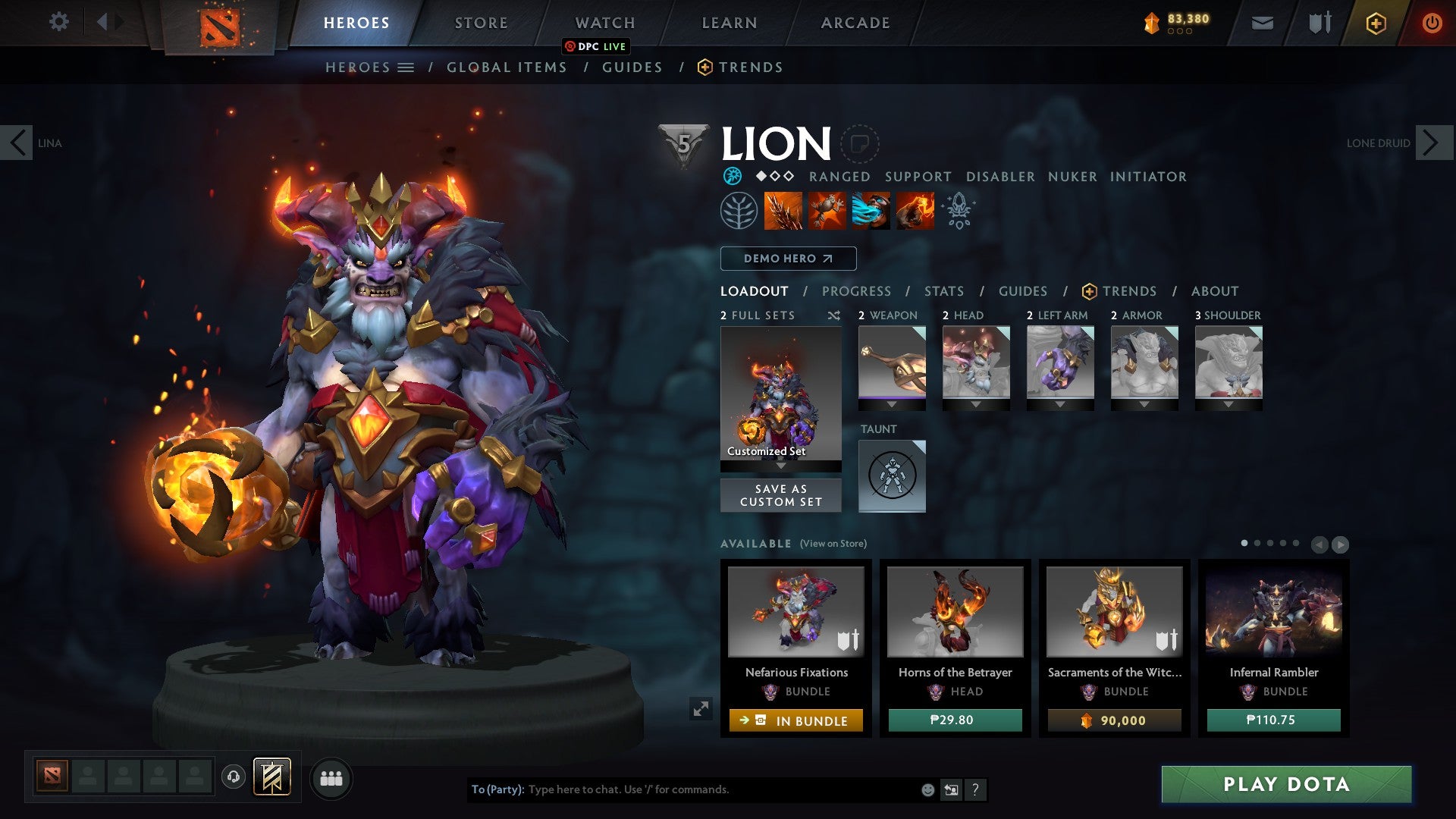Open the ARCADE menu item

pos(855,23)
